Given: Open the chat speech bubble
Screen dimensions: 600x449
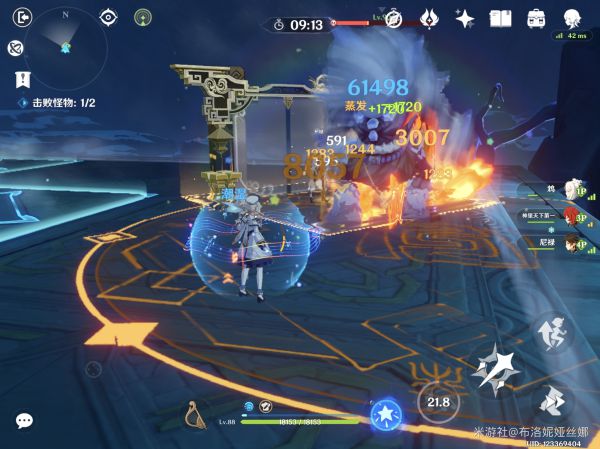Looking at the screenshot, I should click(x=24, y=421).
